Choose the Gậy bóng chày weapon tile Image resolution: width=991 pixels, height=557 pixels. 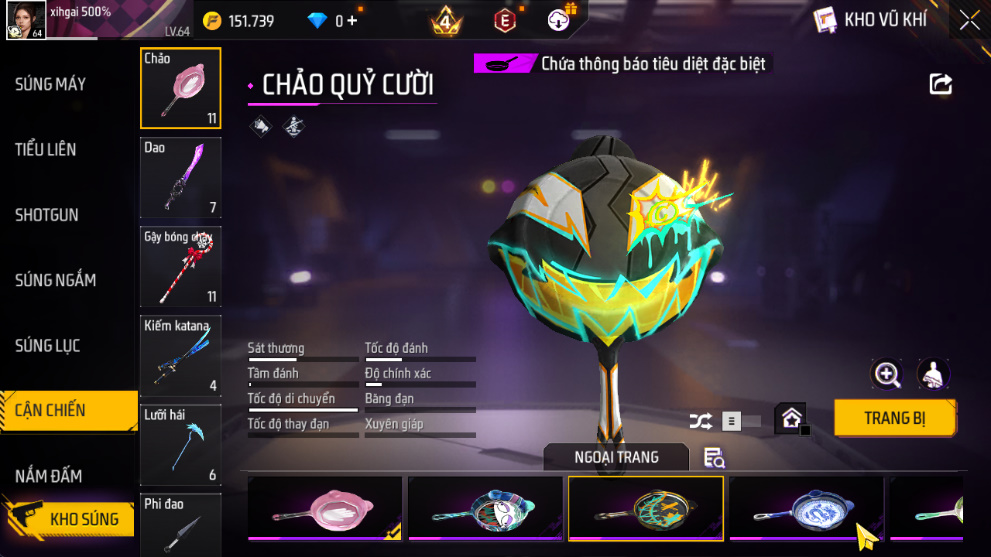tap(181, 267)
